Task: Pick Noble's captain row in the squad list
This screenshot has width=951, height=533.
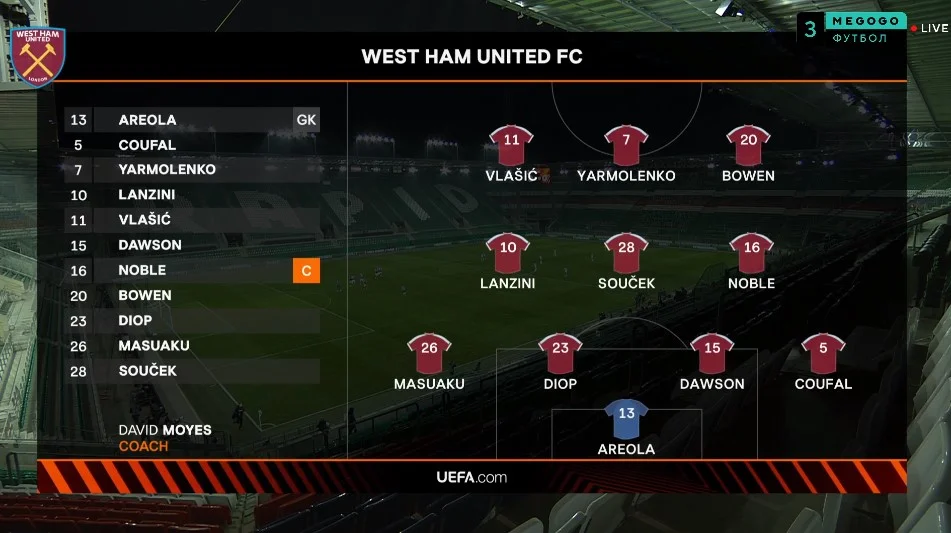Action: 190,270
